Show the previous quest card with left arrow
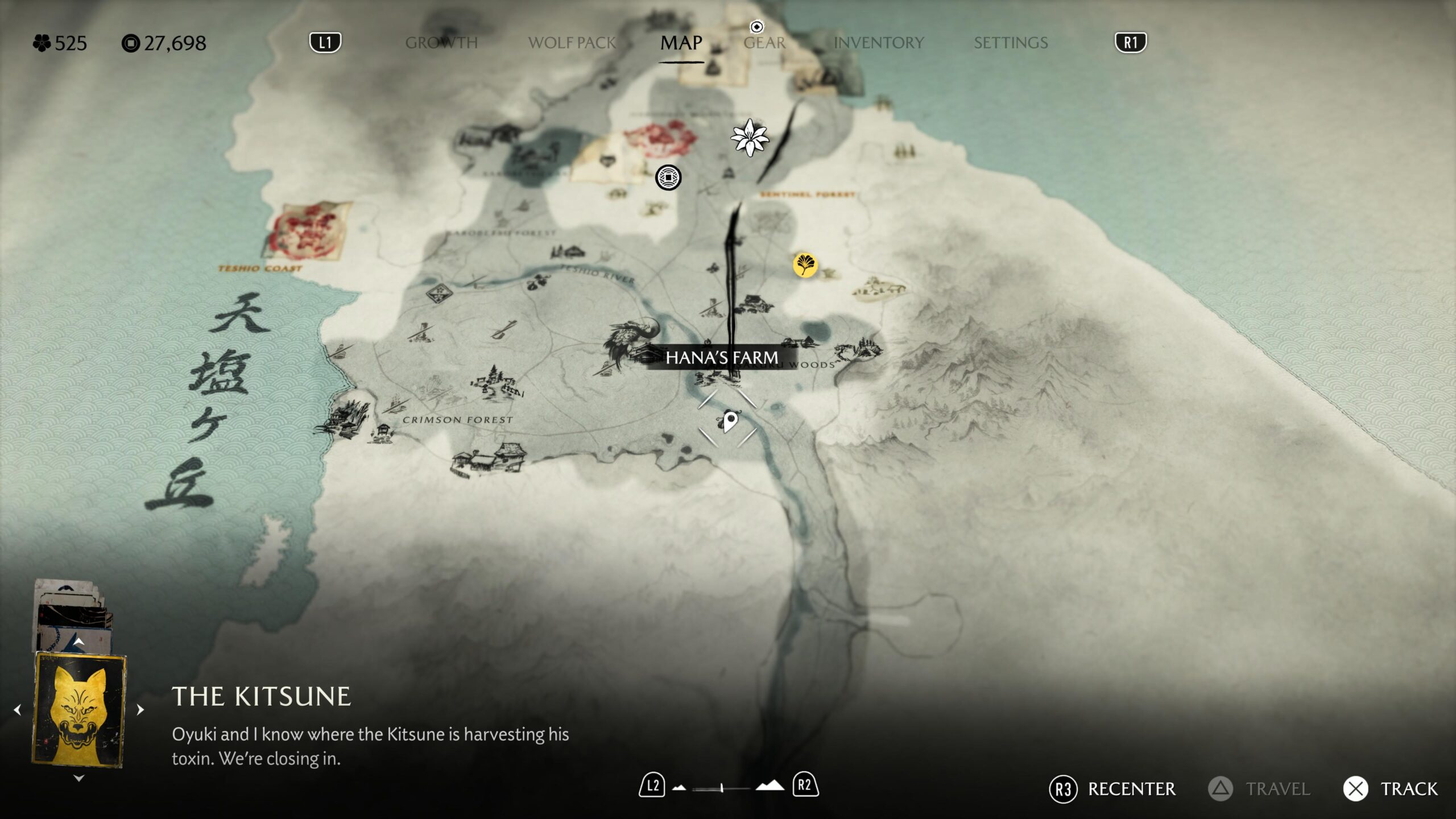 (x=18, y=710)
